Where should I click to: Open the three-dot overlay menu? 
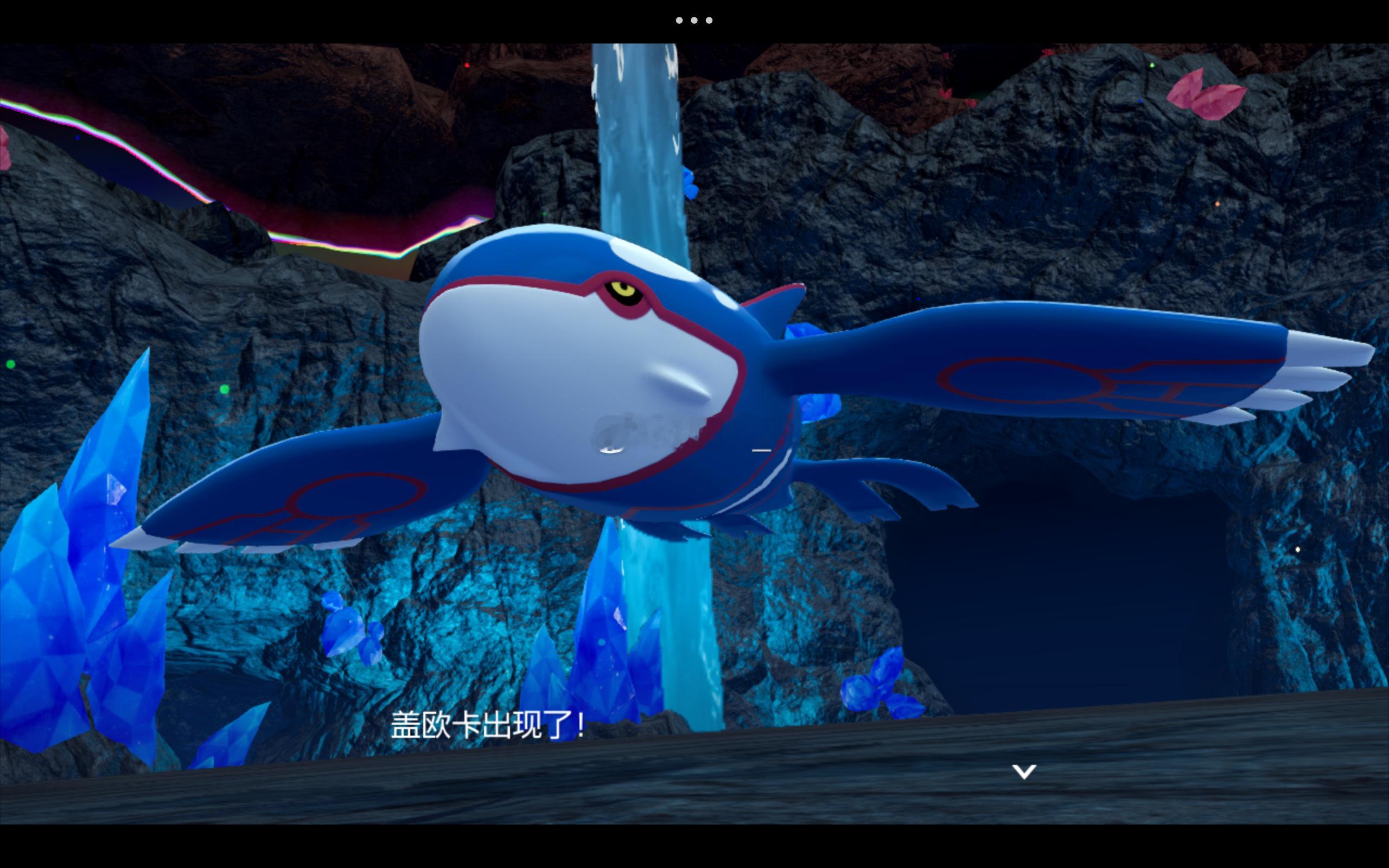pyautogui.click(x=694, y=21)
